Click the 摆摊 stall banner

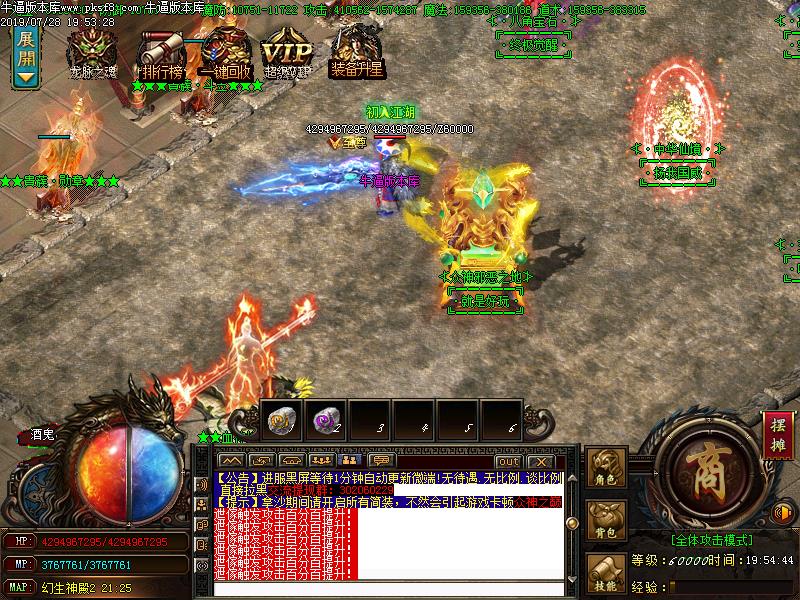point(778,435)
